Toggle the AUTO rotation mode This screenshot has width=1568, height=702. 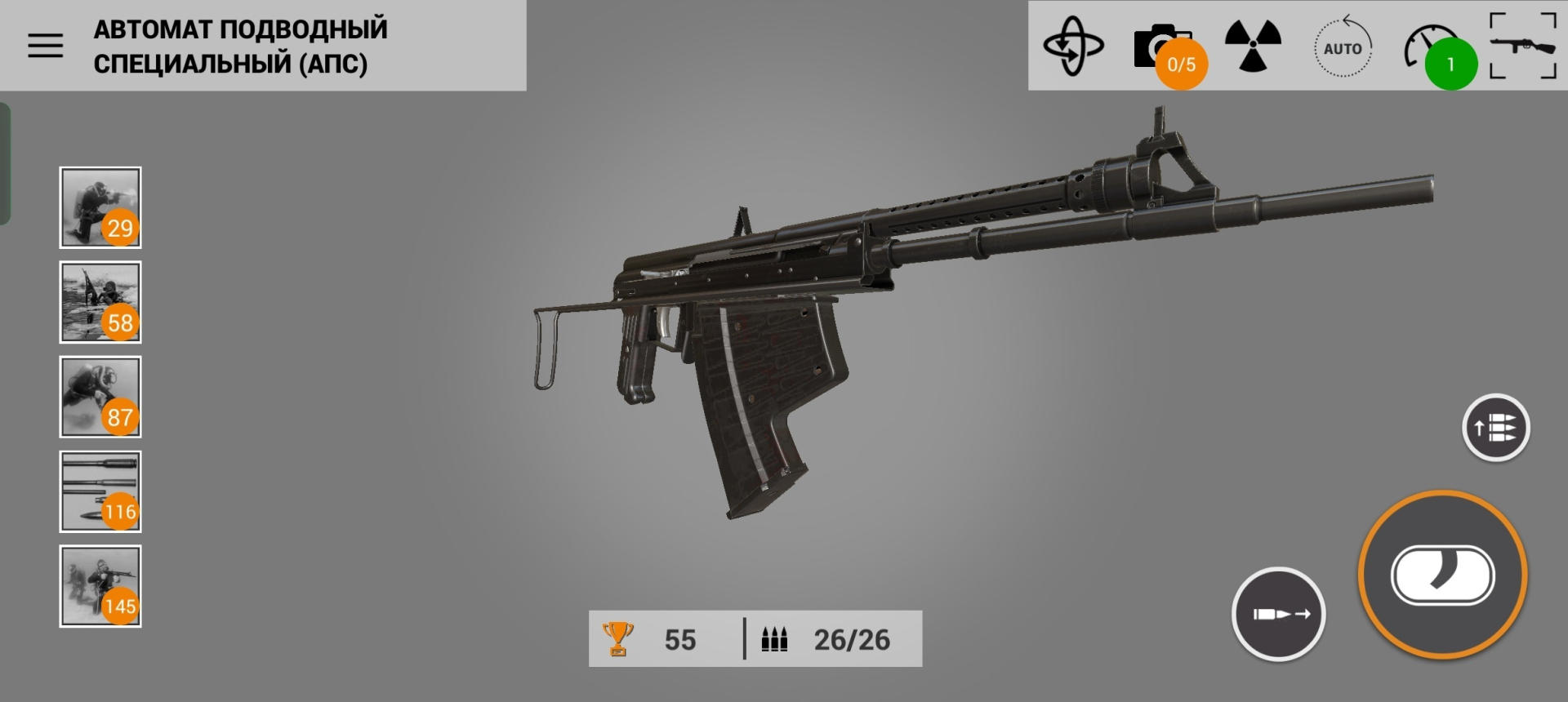[x=1343, y=48]
